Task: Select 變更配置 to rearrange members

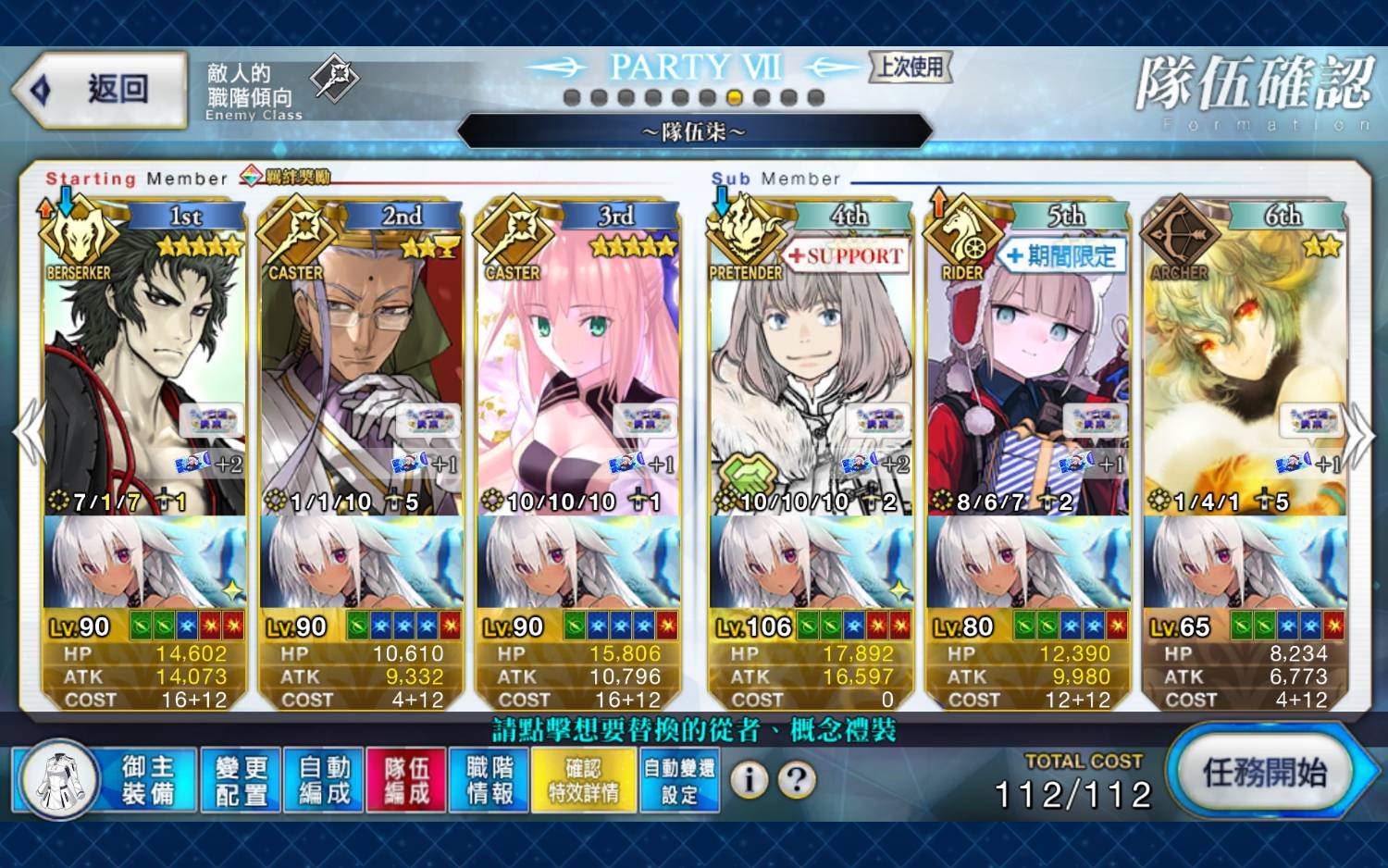Action: 241,780
